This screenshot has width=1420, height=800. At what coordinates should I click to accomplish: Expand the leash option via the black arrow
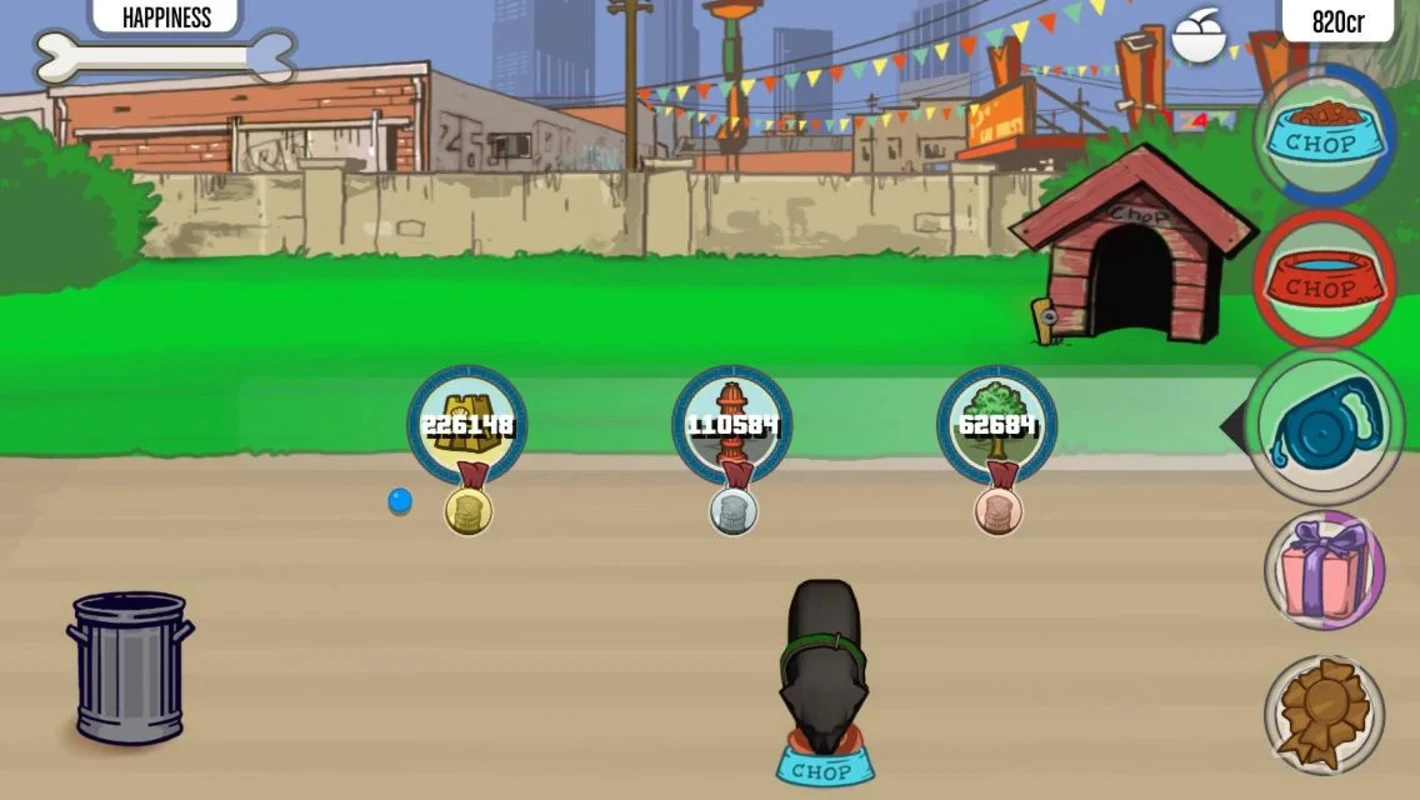click(1235, 428)
